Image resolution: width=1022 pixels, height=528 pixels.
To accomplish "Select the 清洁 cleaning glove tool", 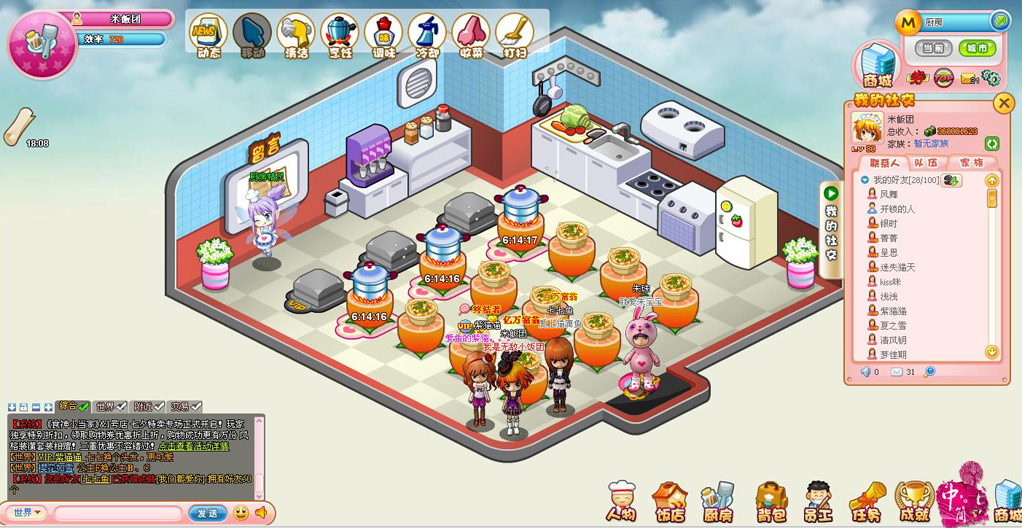I will [x=295, y=36].
